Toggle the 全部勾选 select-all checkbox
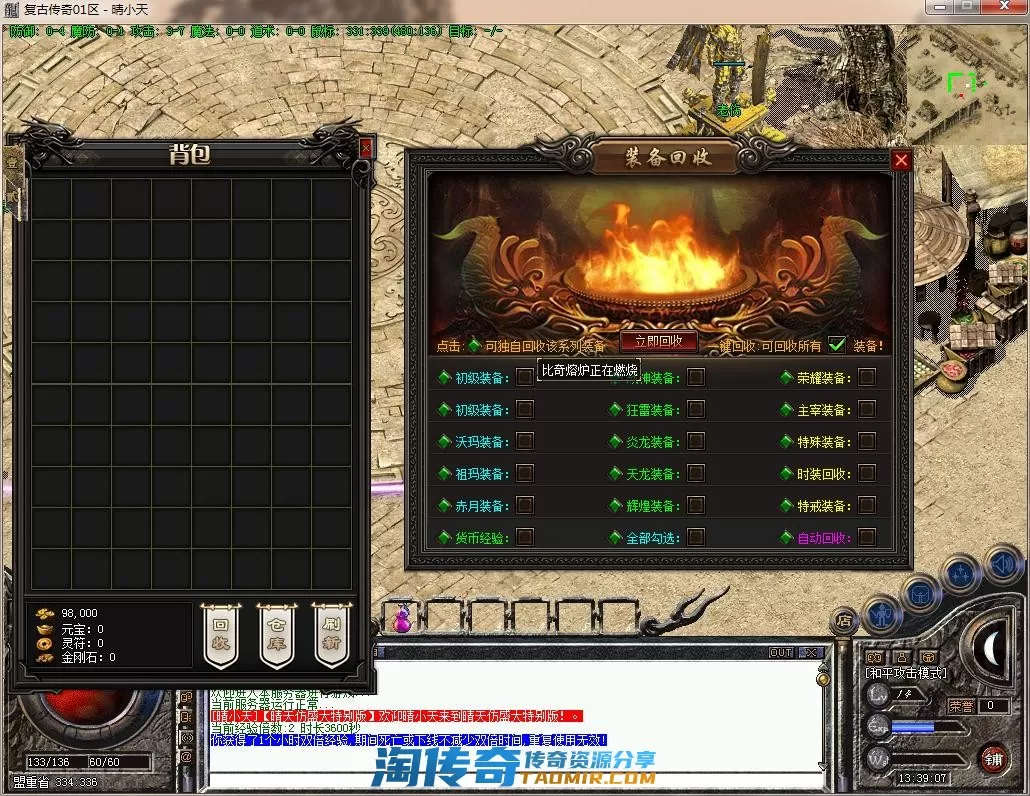1030x796 pixels. [x=696, y=538]
